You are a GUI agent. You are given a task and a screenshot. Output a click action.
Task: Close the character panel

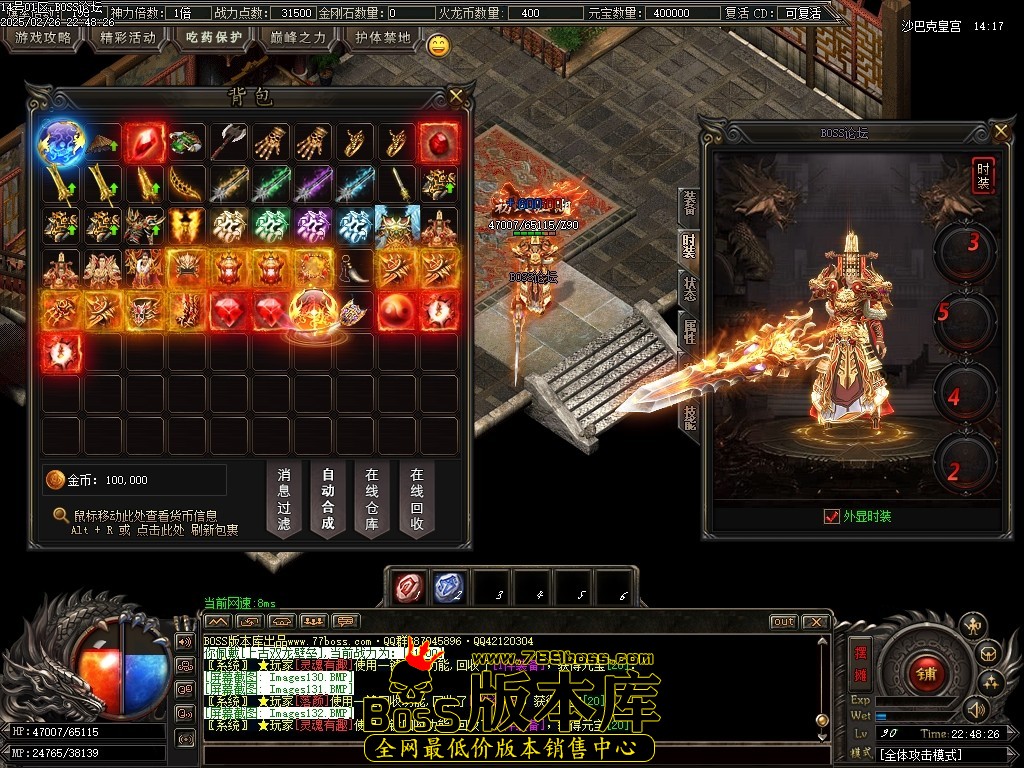pos(1001,131)
